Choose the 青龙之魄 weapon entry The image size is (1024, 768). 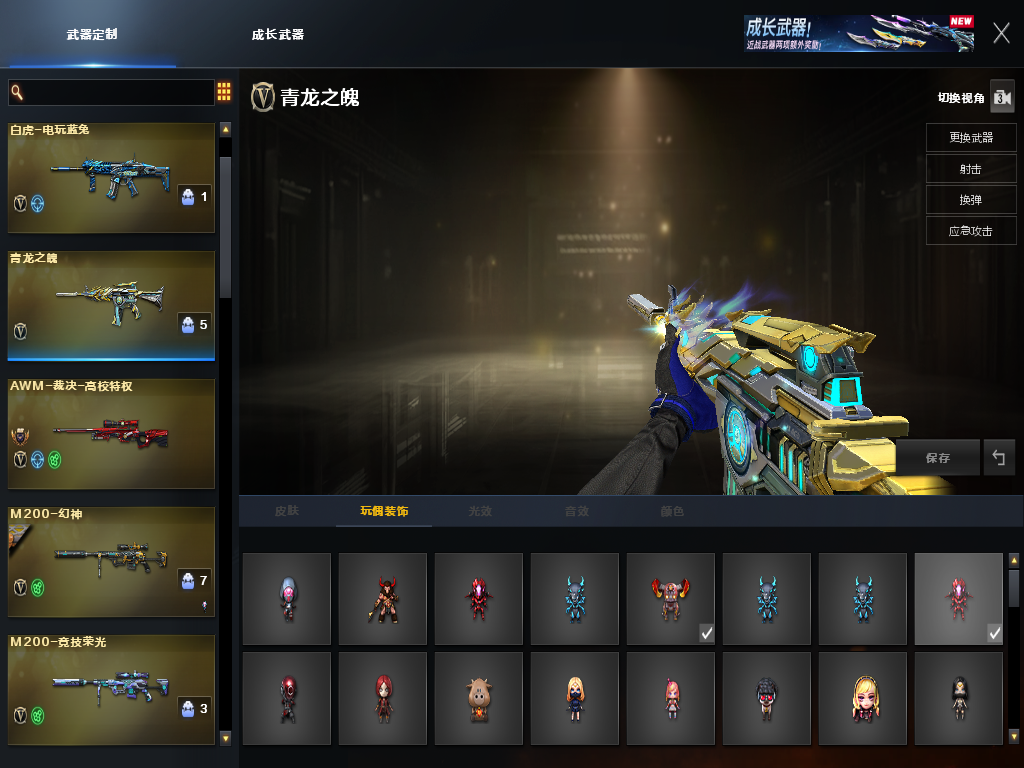[111, 305]
